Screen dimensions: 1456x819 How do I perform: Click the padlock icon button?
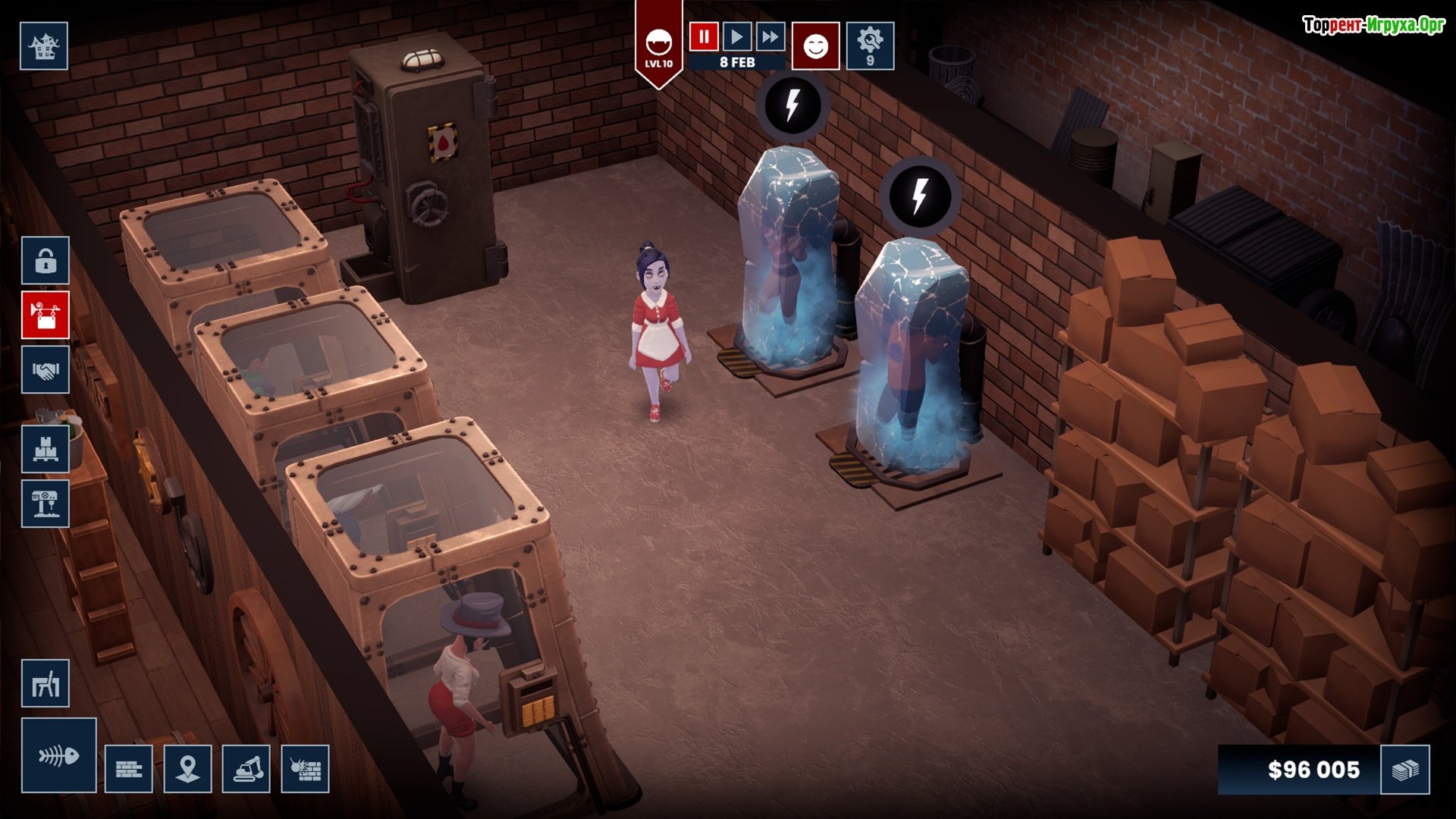[45, 261]
